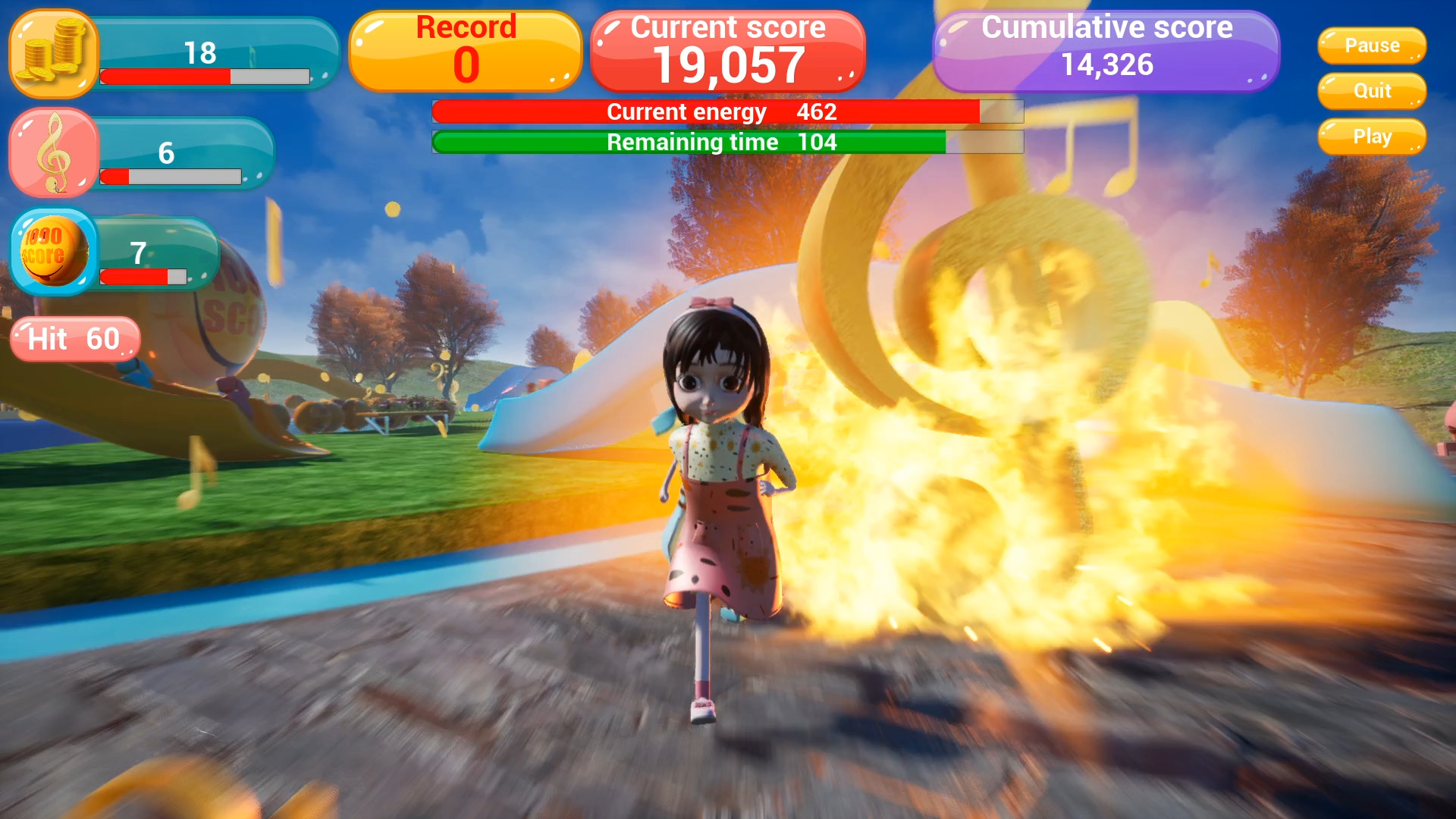Select the Cumulative score banner

pyautogui.click(x=1106, y=49)
